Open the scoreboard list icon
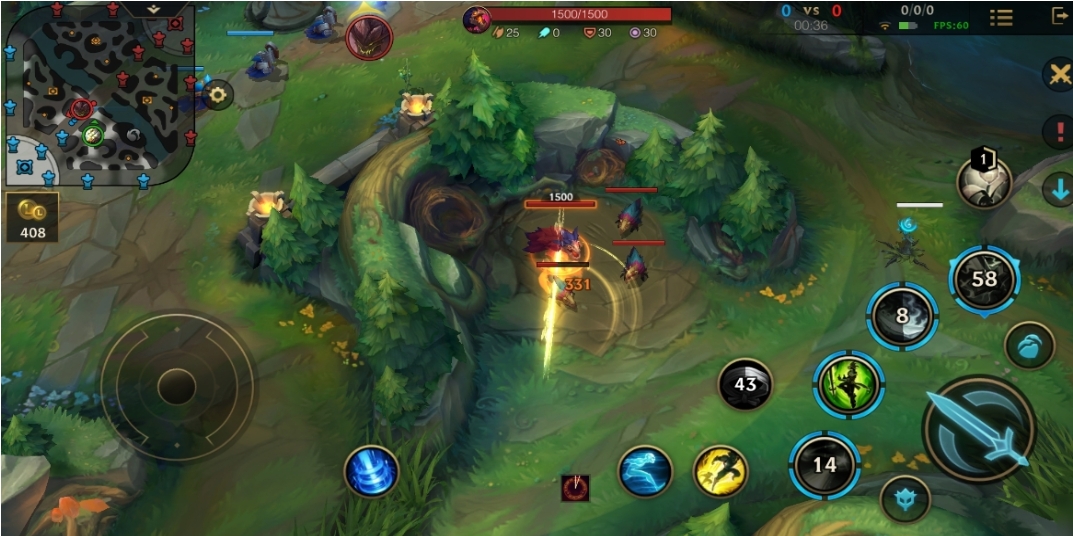1073x536 pixels. (1001, 17)
